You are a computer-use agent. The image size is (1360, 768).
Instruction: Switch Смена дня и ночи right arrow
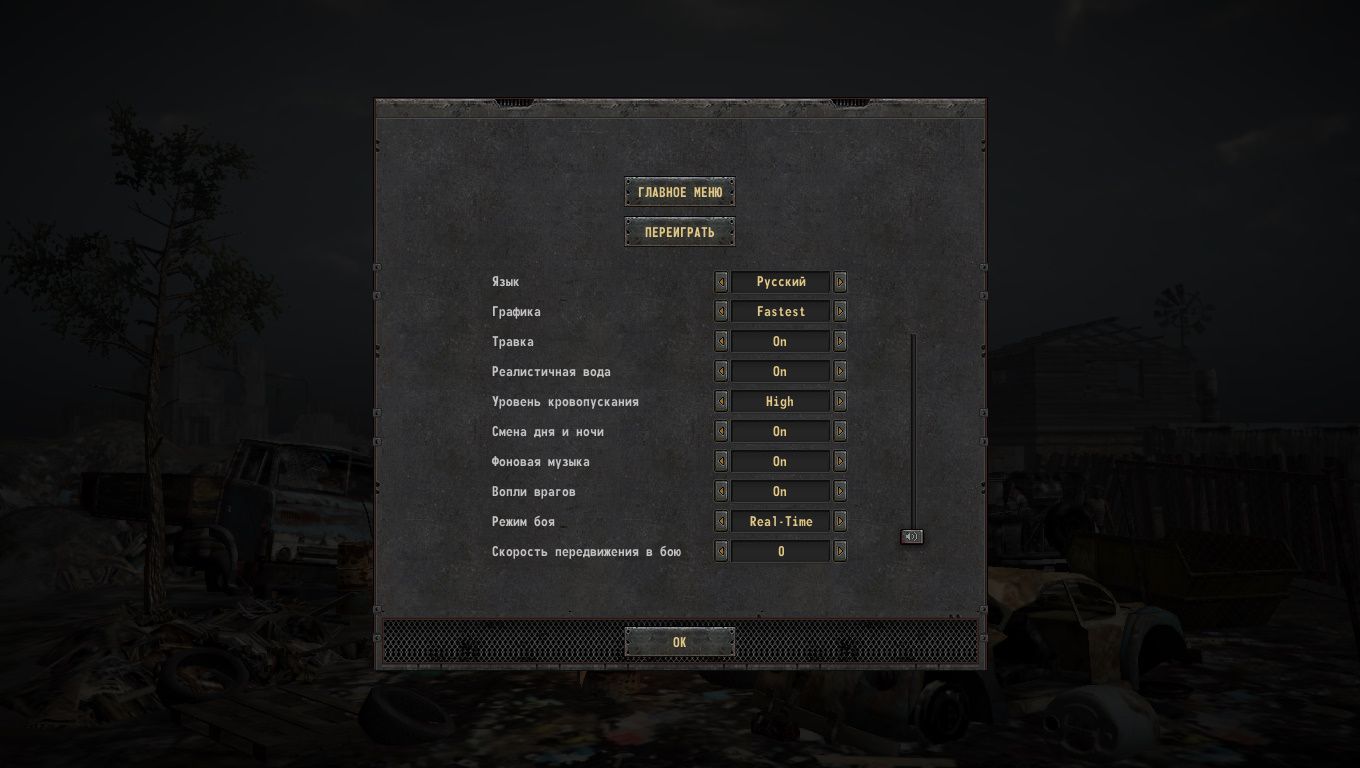coord(840,432)
